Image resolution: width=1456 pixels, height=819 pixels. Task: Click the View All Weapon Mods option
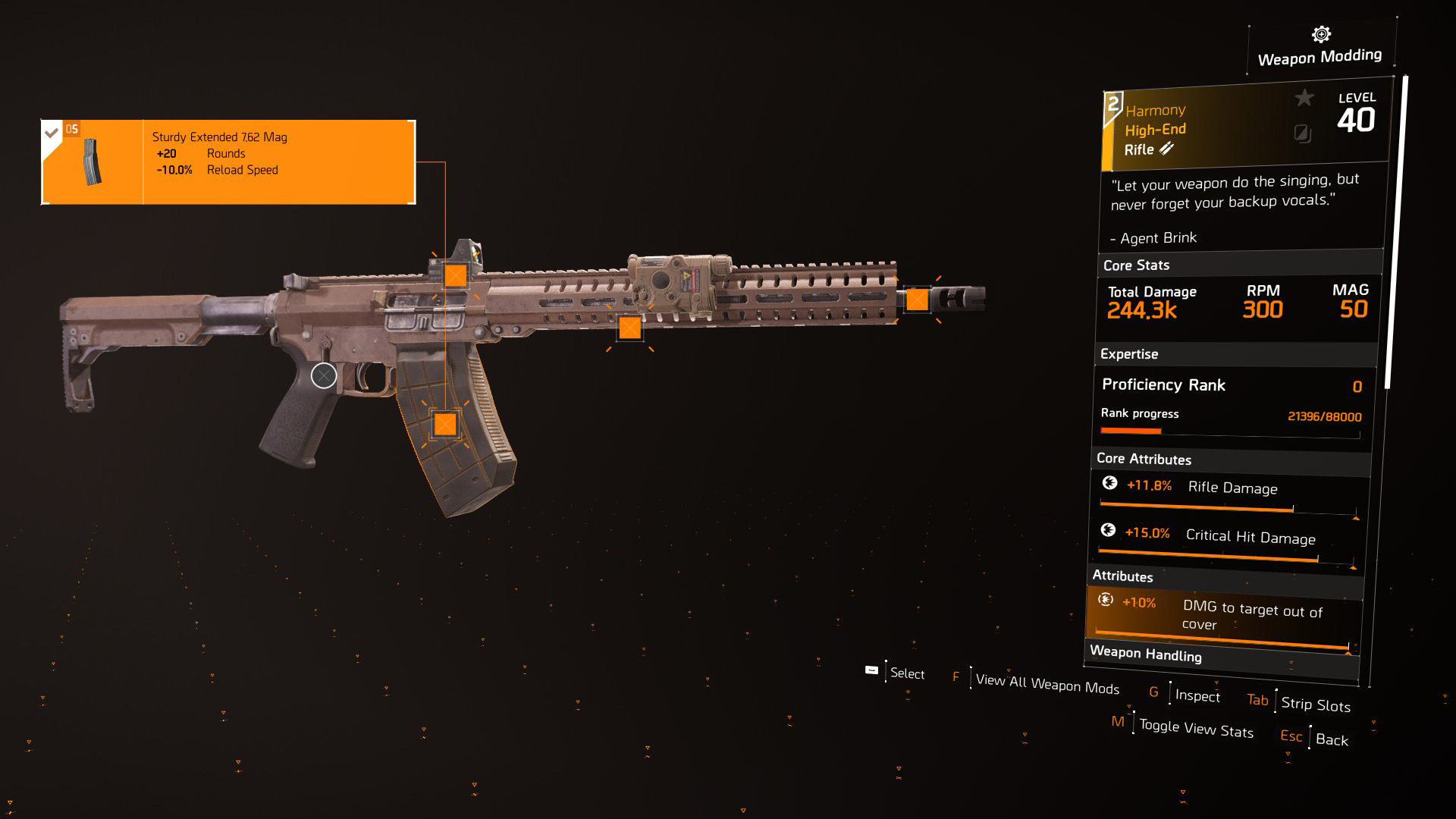pyautogui.click(x=1046, y=683)
